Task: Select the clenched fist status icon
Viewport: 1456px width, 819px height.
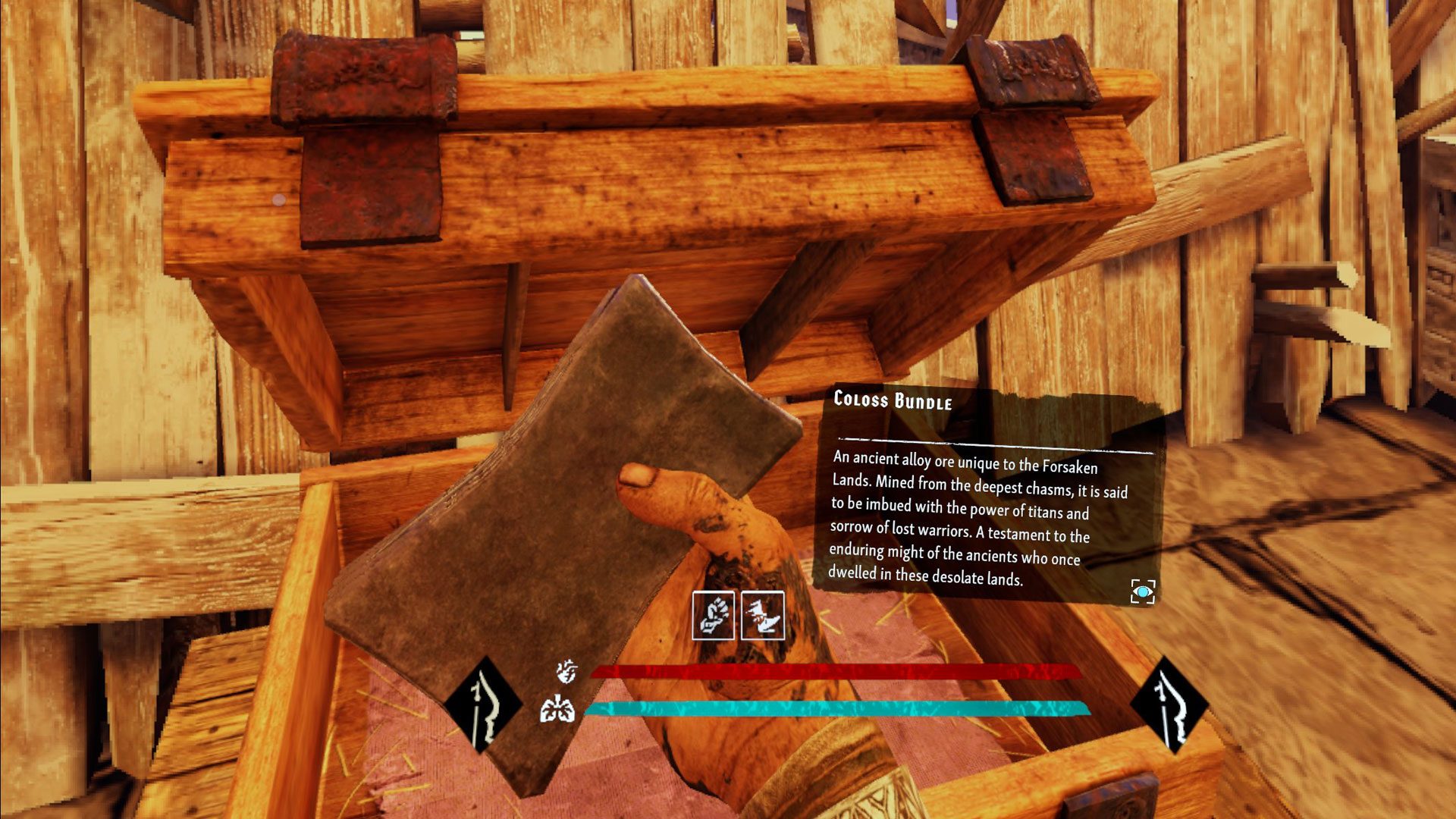Action: (x=713, y=615)
